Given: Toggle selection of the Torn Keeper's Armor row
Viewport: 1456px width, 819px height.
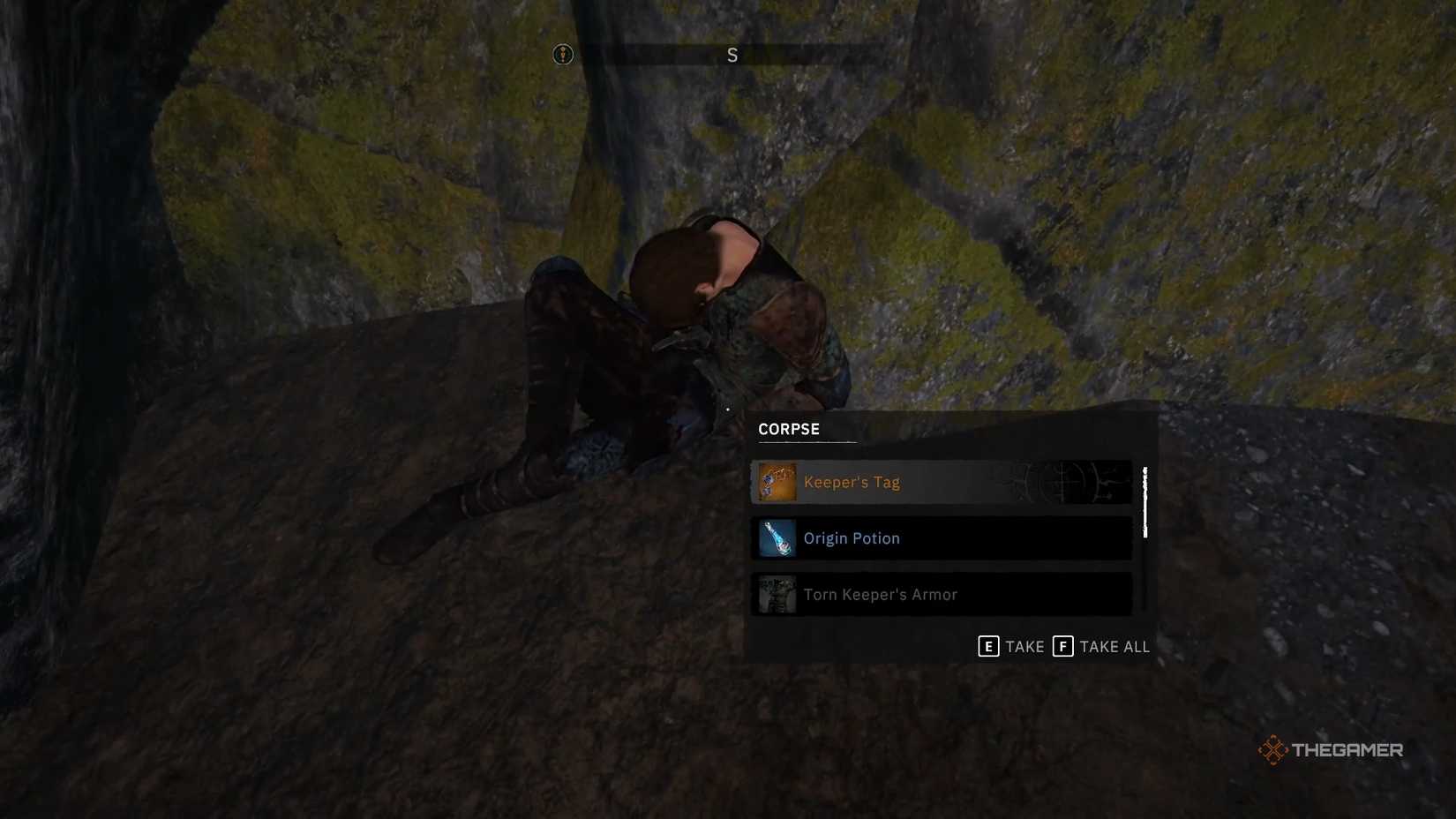Looking at the screenshot, I should coord(940,594).
